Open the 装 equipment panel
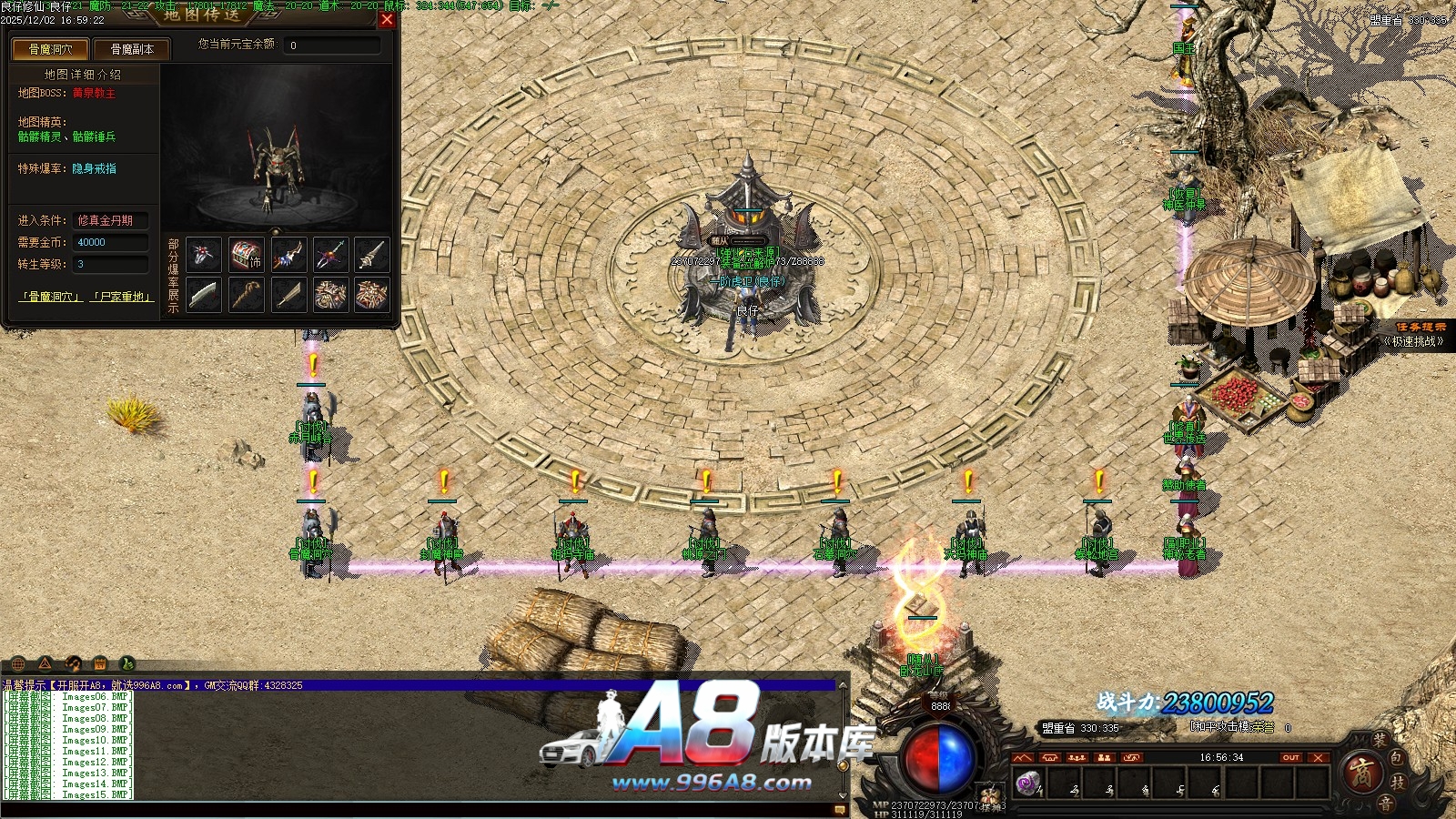 click(x=1380, y=740)
